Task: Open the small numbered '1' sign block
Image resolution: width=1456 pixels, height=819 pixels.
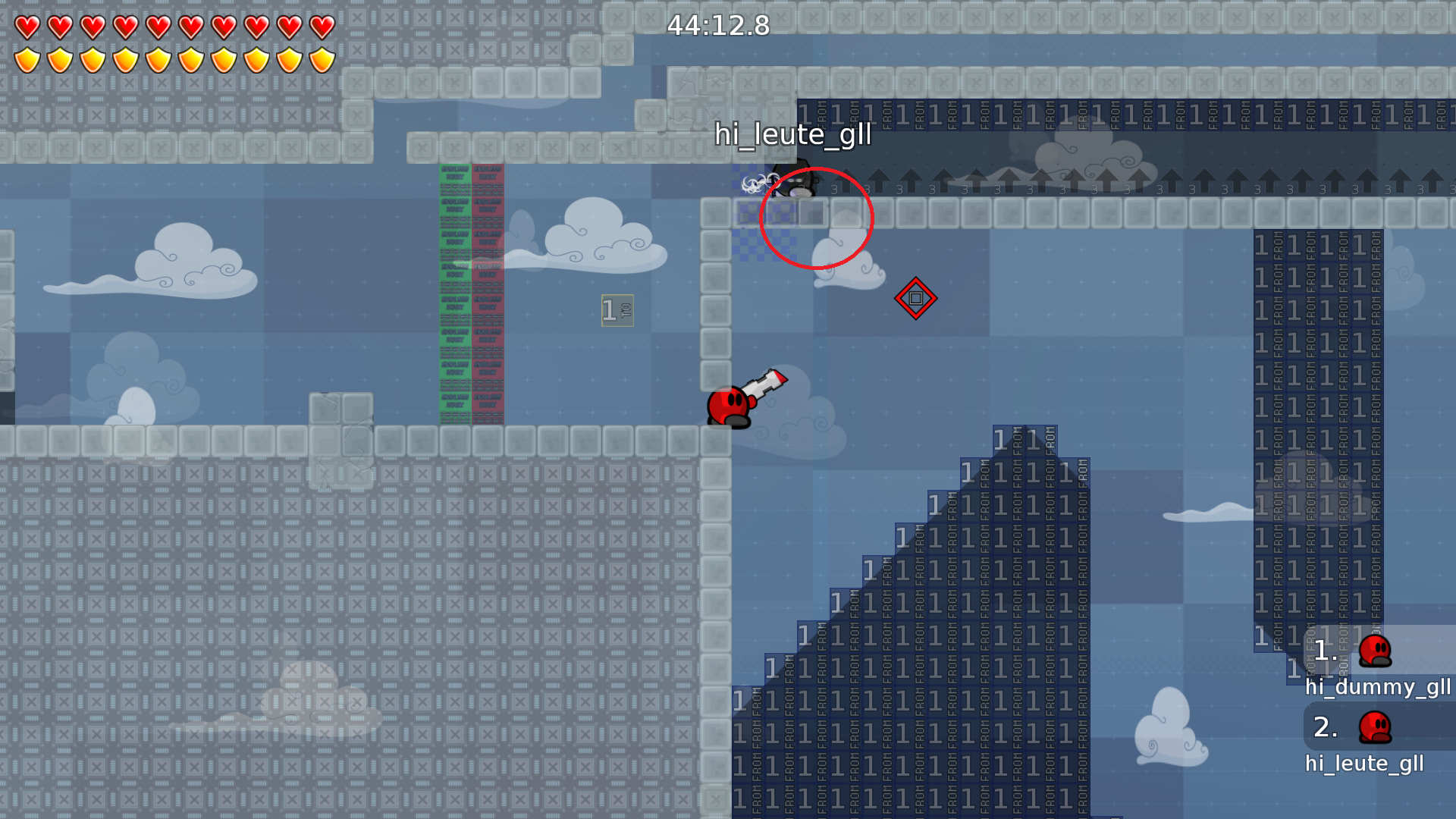Action: (616, 309)
